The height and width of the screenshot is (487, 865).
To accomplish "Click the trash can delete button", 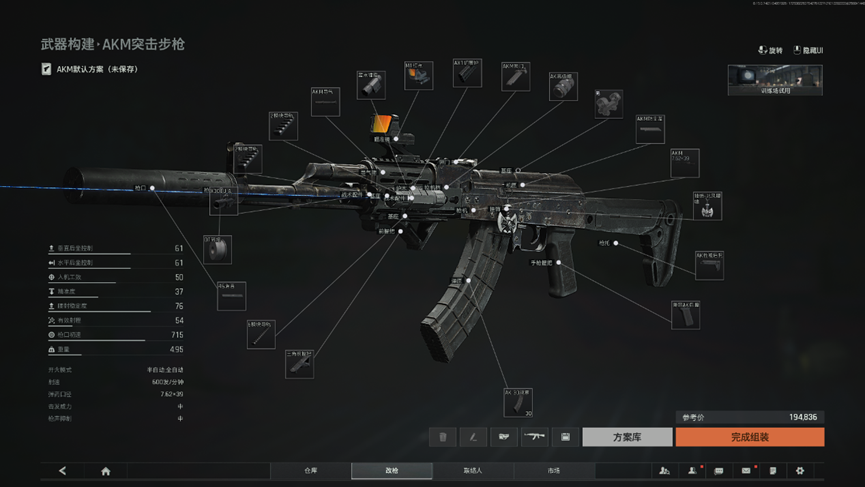I will coord(443,437).
